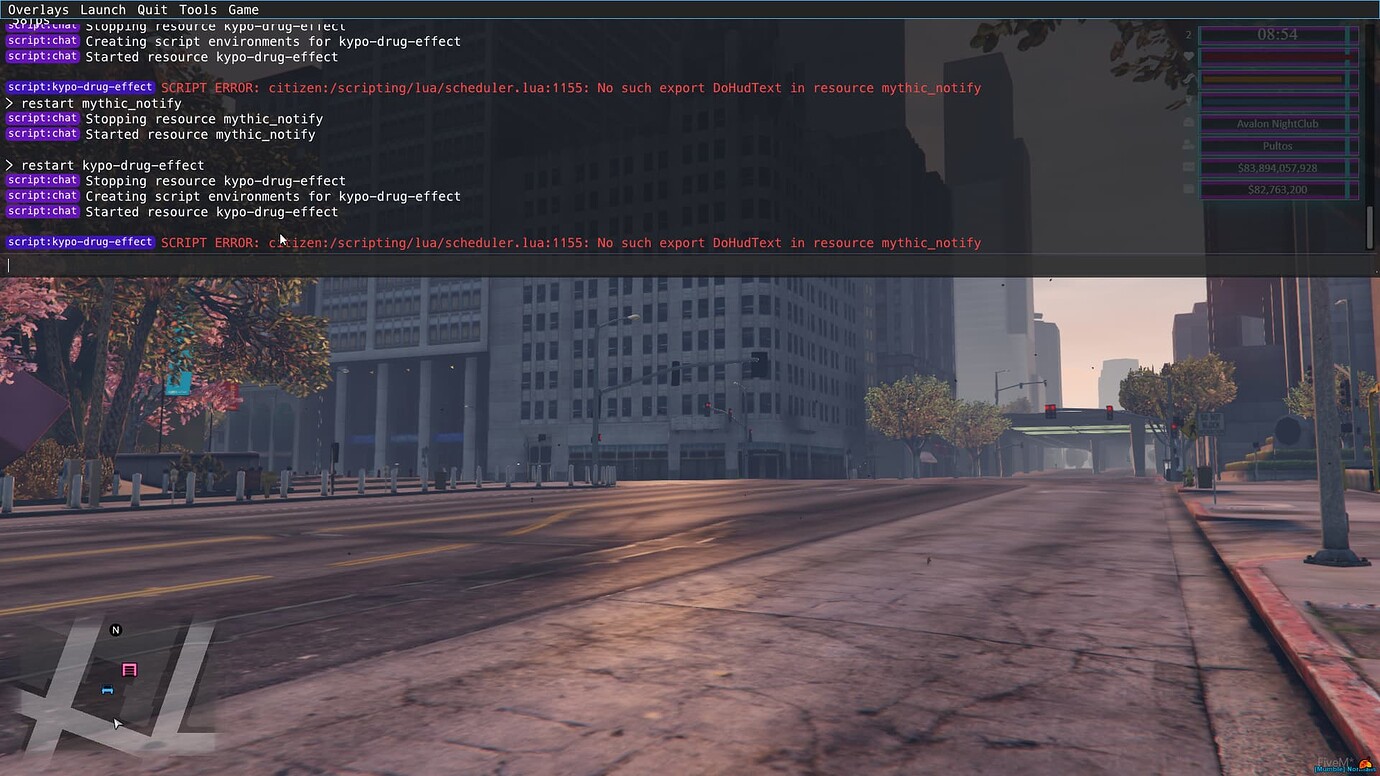Click the red SCRIPT ERROR scheduler.lua line
This screenshot has height=776, width=1380.
[x=570, y=242]
